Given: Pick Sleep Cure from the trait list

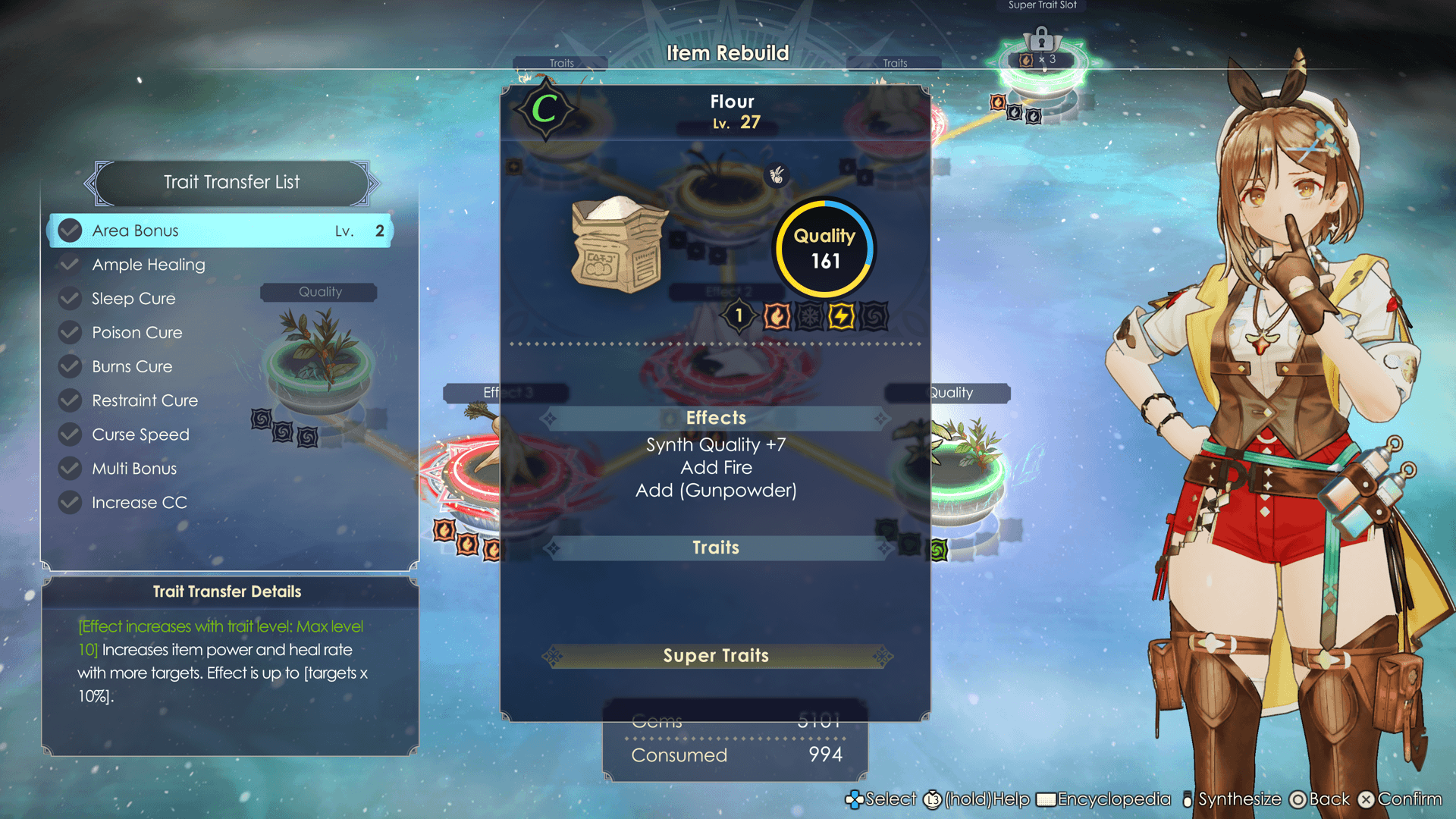Looking at the screenshot, I should (133, 299).
